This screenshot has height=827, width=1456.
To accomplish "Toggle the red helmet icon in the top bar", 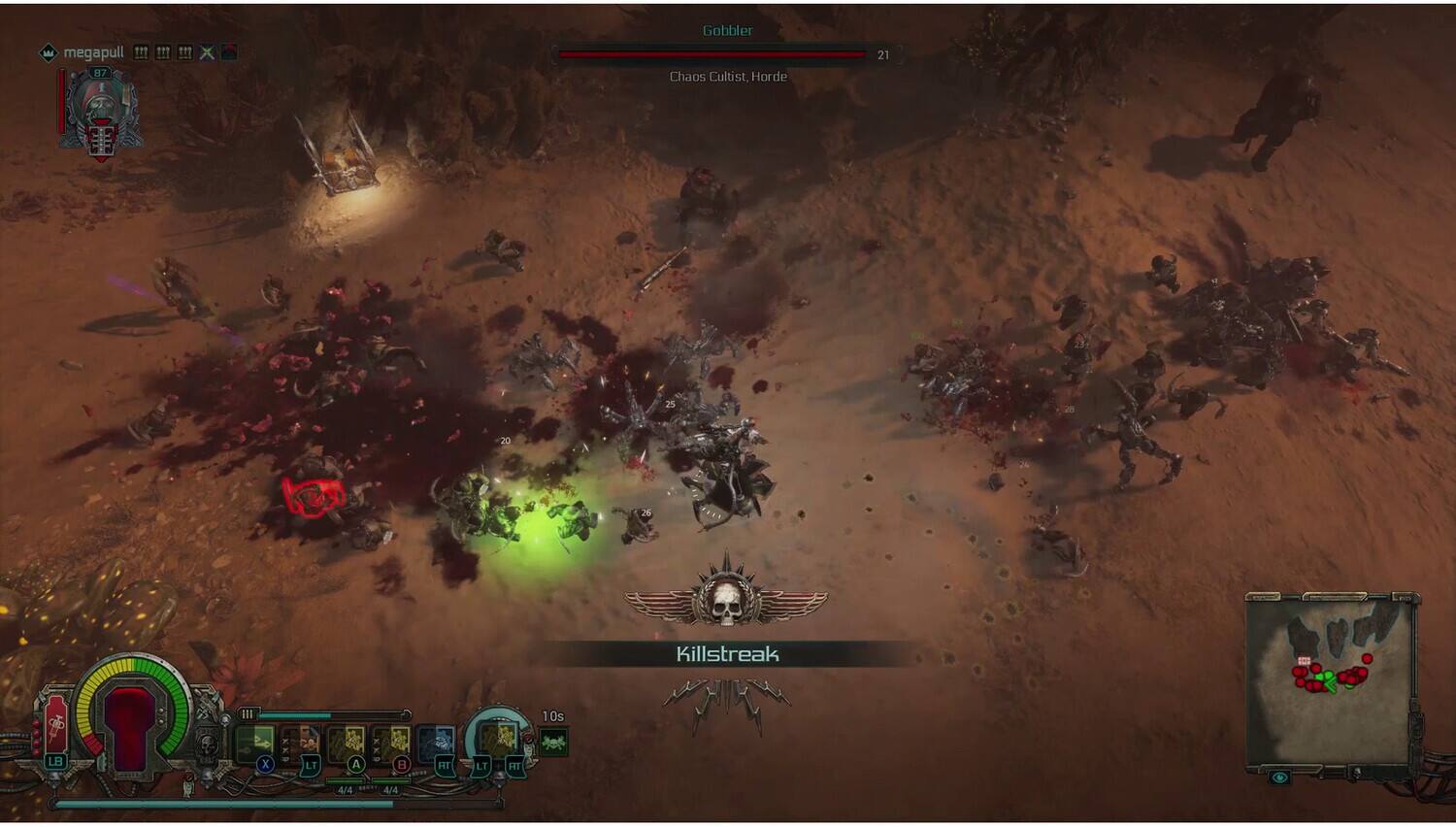I will point(228,52).
